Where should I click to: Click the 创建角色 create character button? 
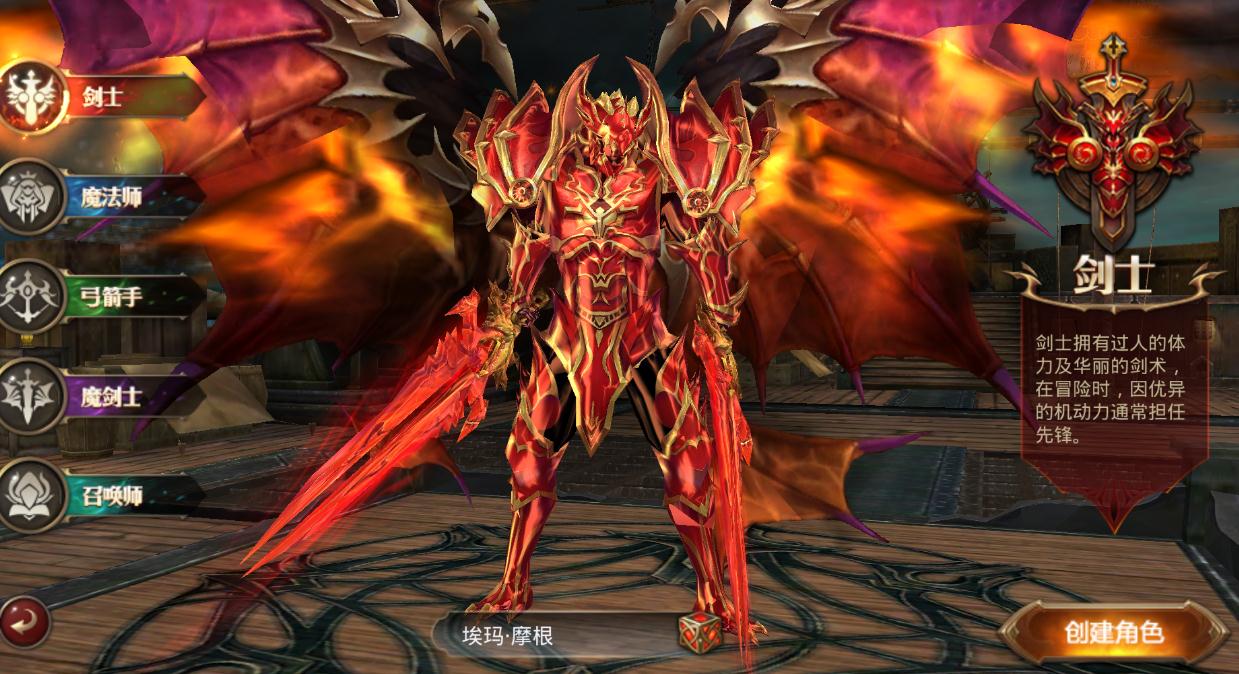point(1113,632)
